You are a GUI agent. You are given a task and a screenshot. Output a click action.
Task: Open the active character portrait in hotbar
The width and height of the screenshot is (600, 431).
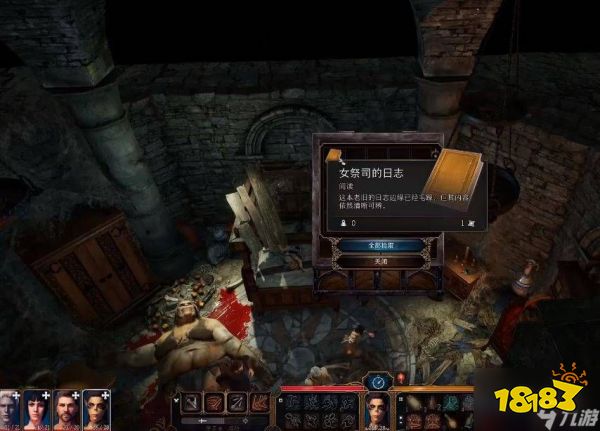point(378,410)
